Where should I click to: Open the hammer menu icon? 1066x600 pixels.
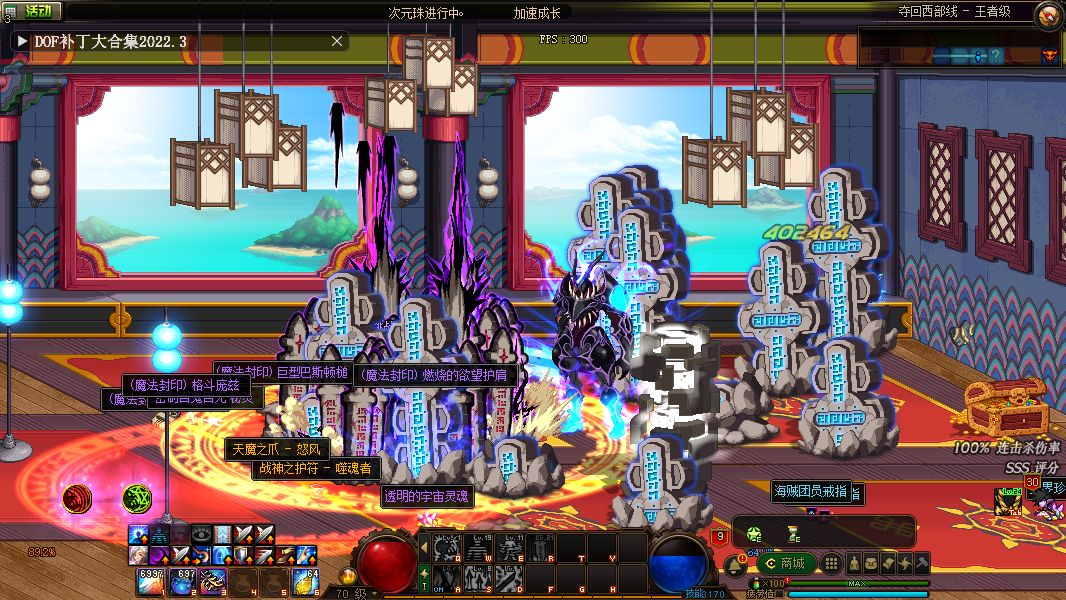[x=921, y=563]
